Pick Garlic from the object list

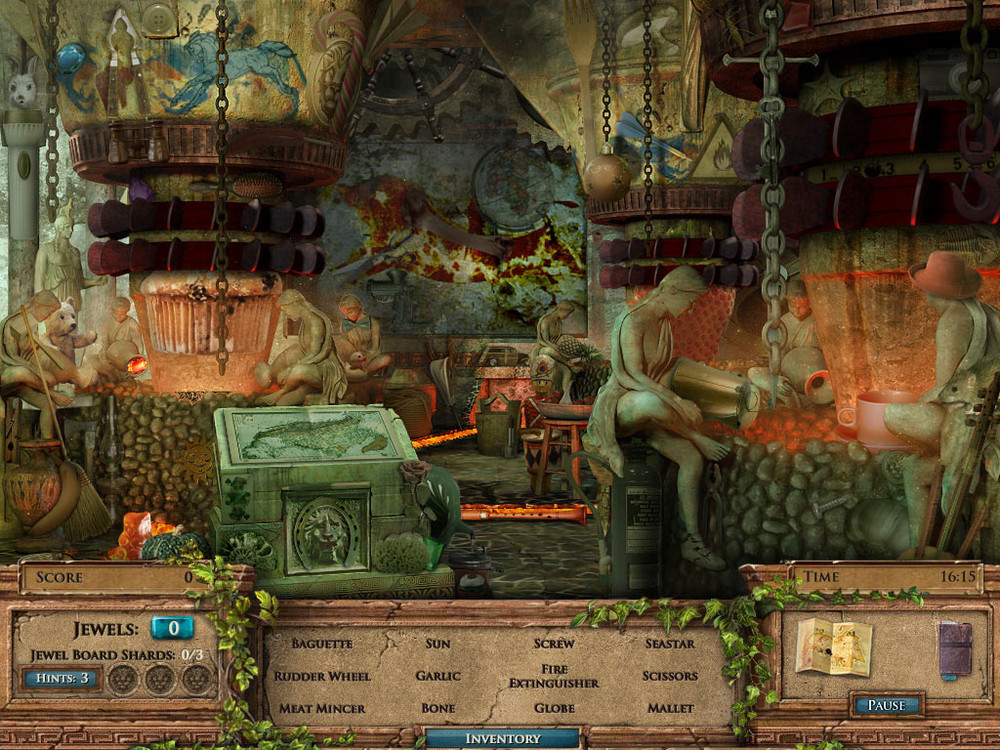tap(438, 676)
